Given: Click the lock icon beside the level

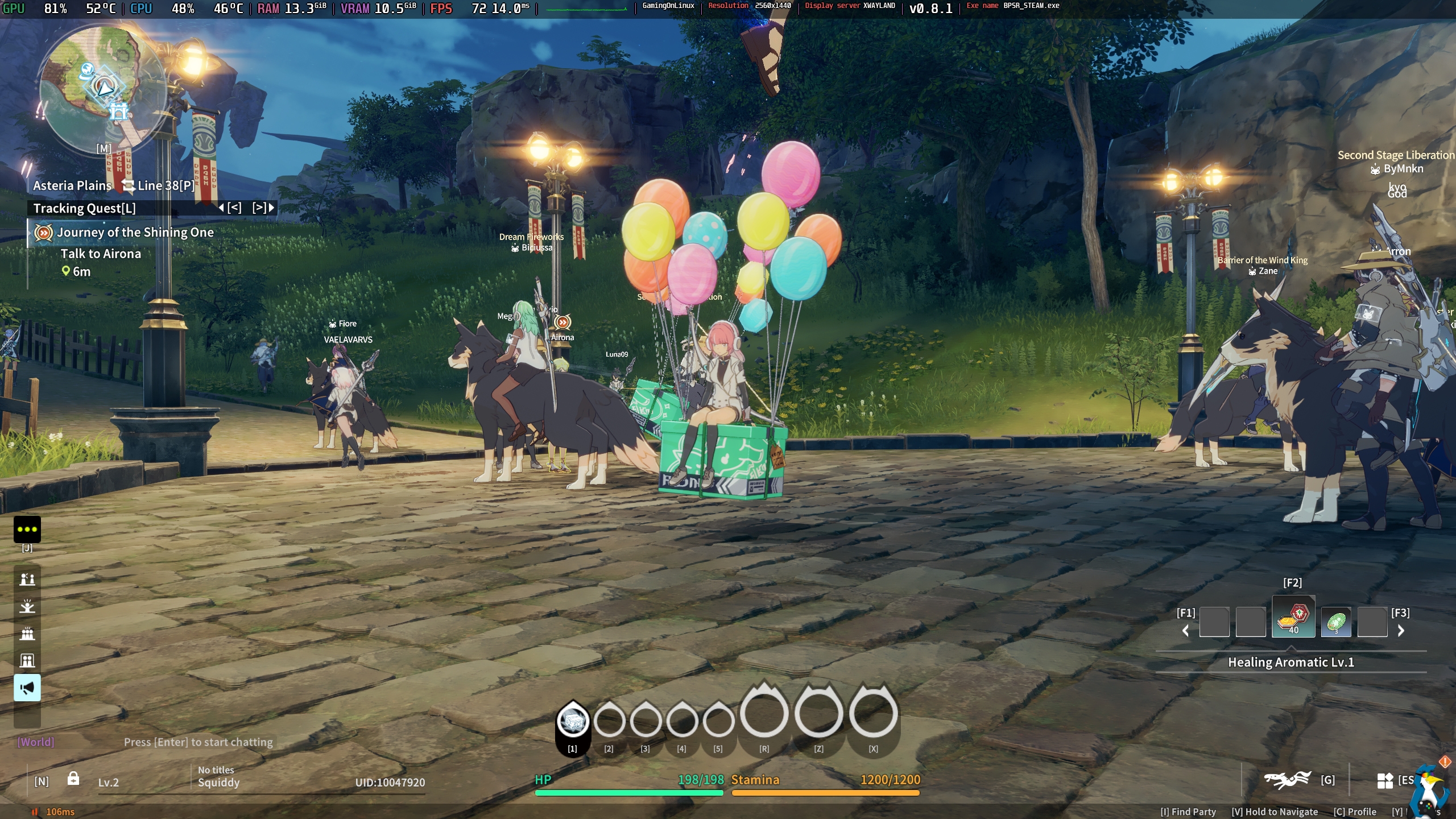Looking at the screenshot, I should (x=73, y=779).
